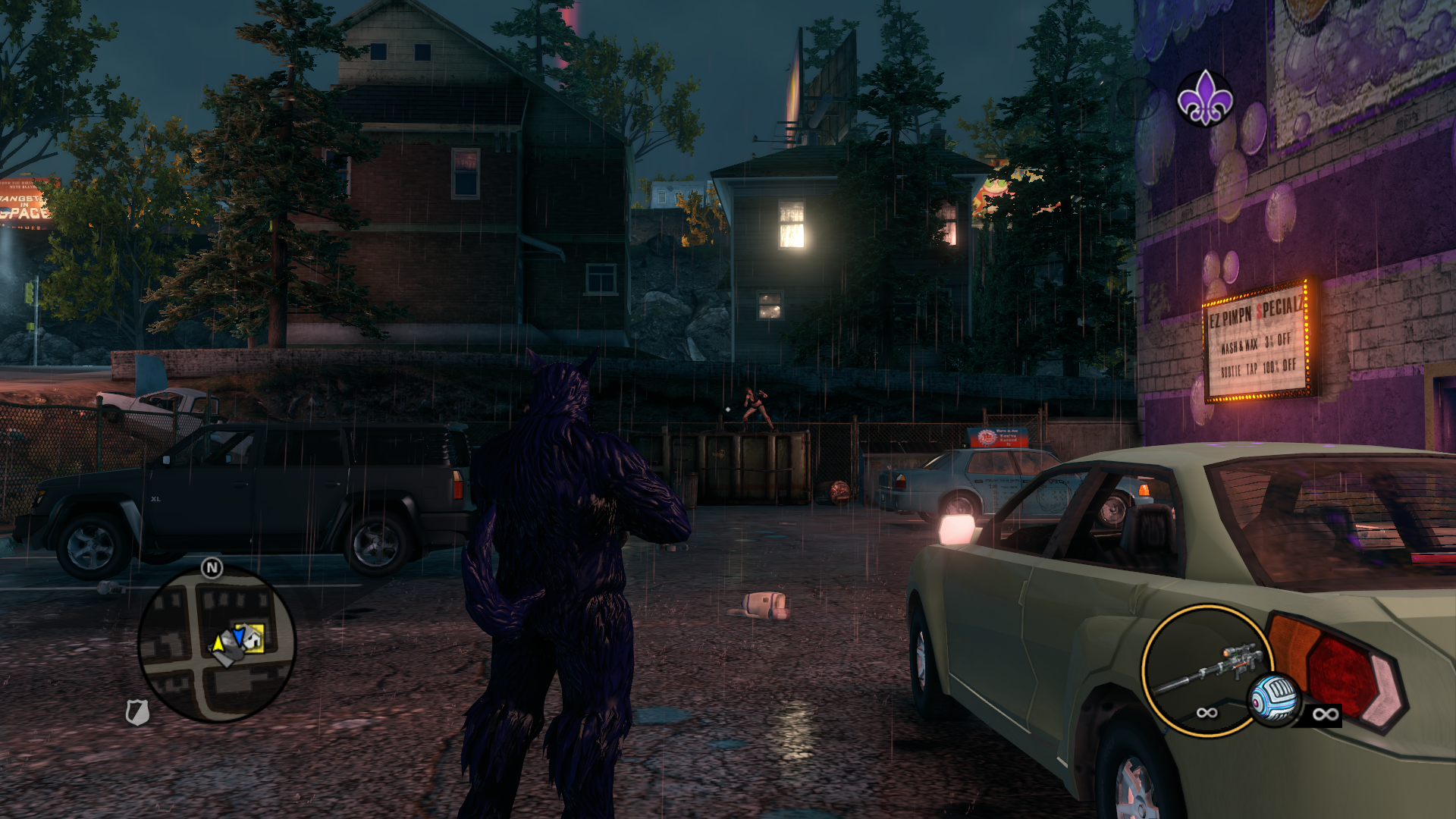Image resolution: width=1456 pixels, height=819 pixels.
Task: Click the circular minimap
Action: pyautogui.click(x=217, y=644)
